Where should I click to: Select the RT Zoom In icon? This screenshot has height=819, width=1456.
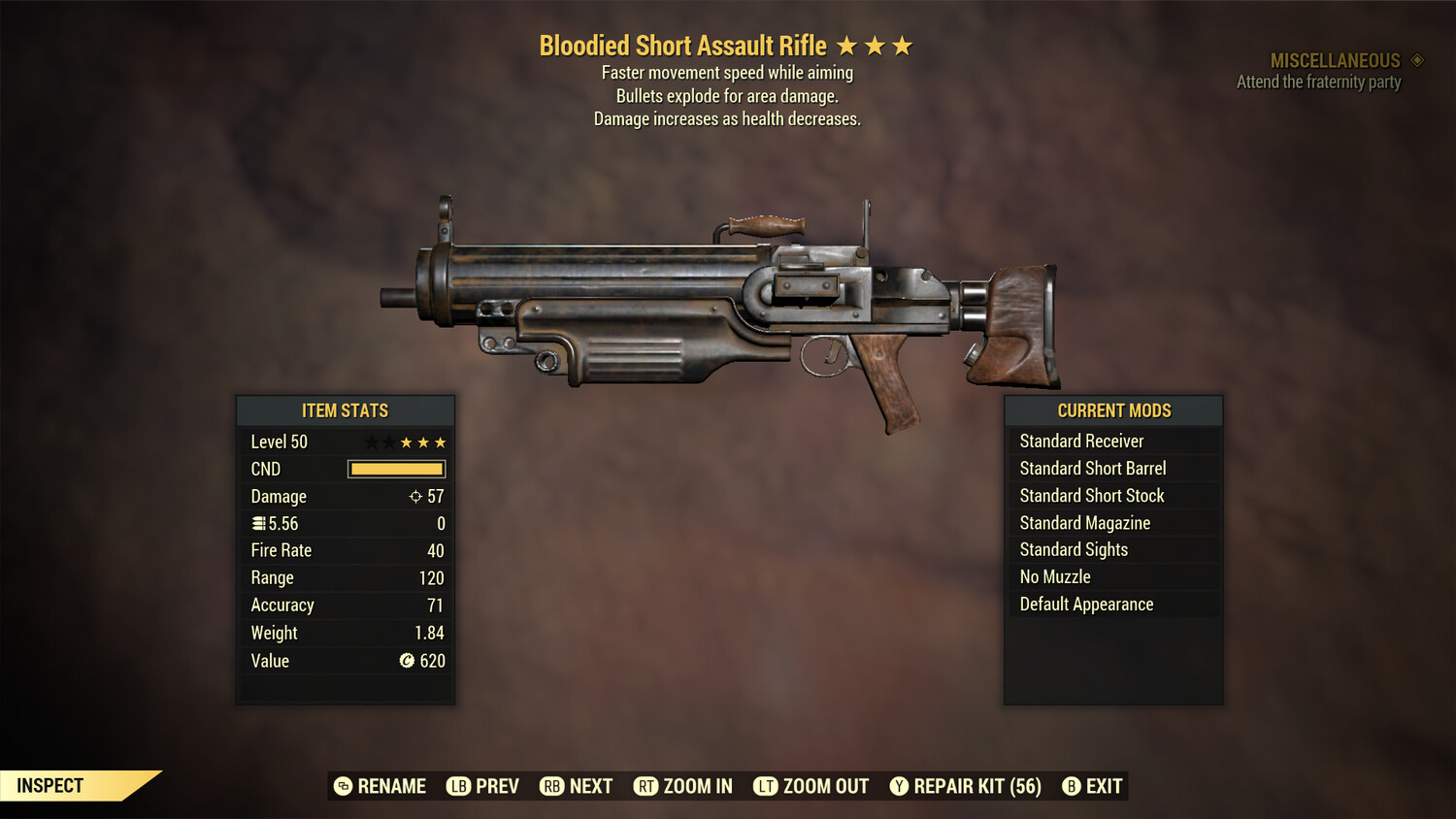tap(645, 786)
